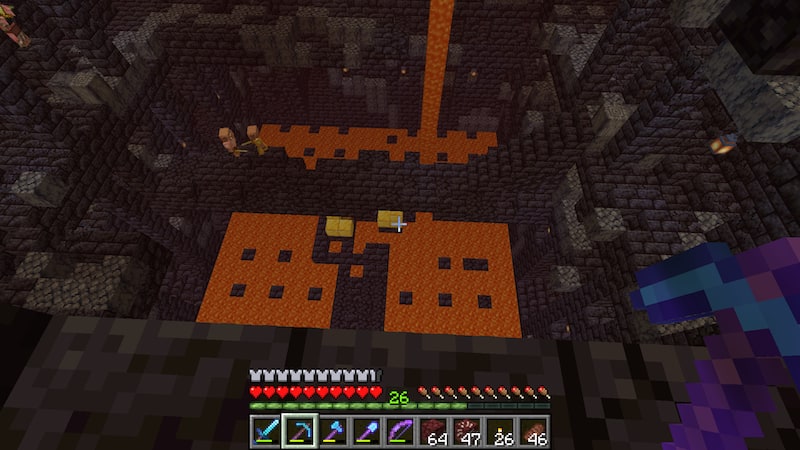Switch to the diamond axe slot
Viewport: 800px width, 450px height.
[x=333, y=431]
